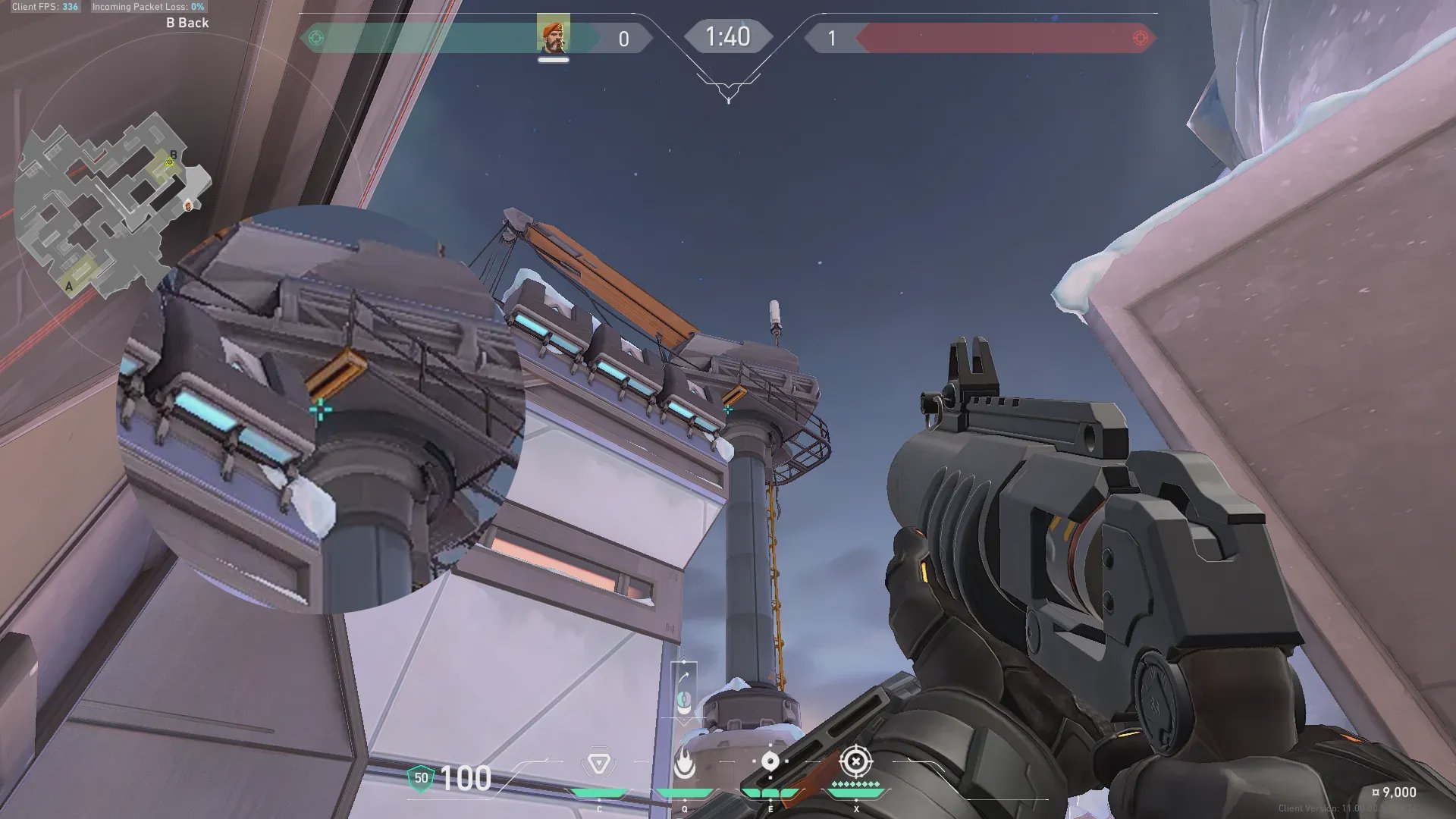Viewport: 1456px width, 819px height.
Task: Click the shield armor icon showing 50
Action: 421,778
